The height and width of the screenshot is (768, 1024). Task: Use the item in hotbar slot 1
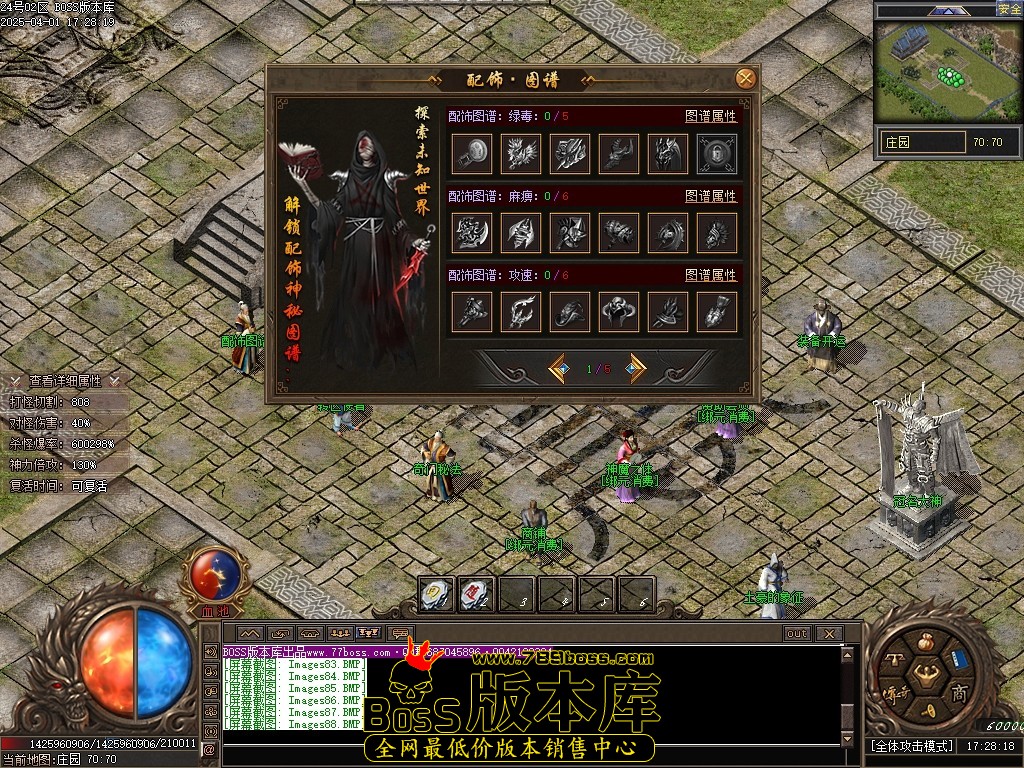(x=436, y=594)
